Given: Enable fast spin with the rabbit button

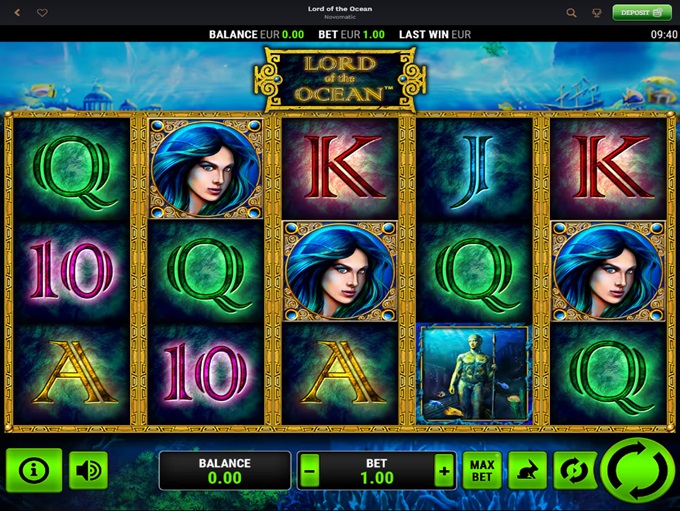Looking at the screenshot, I should (x=529, y=470).
